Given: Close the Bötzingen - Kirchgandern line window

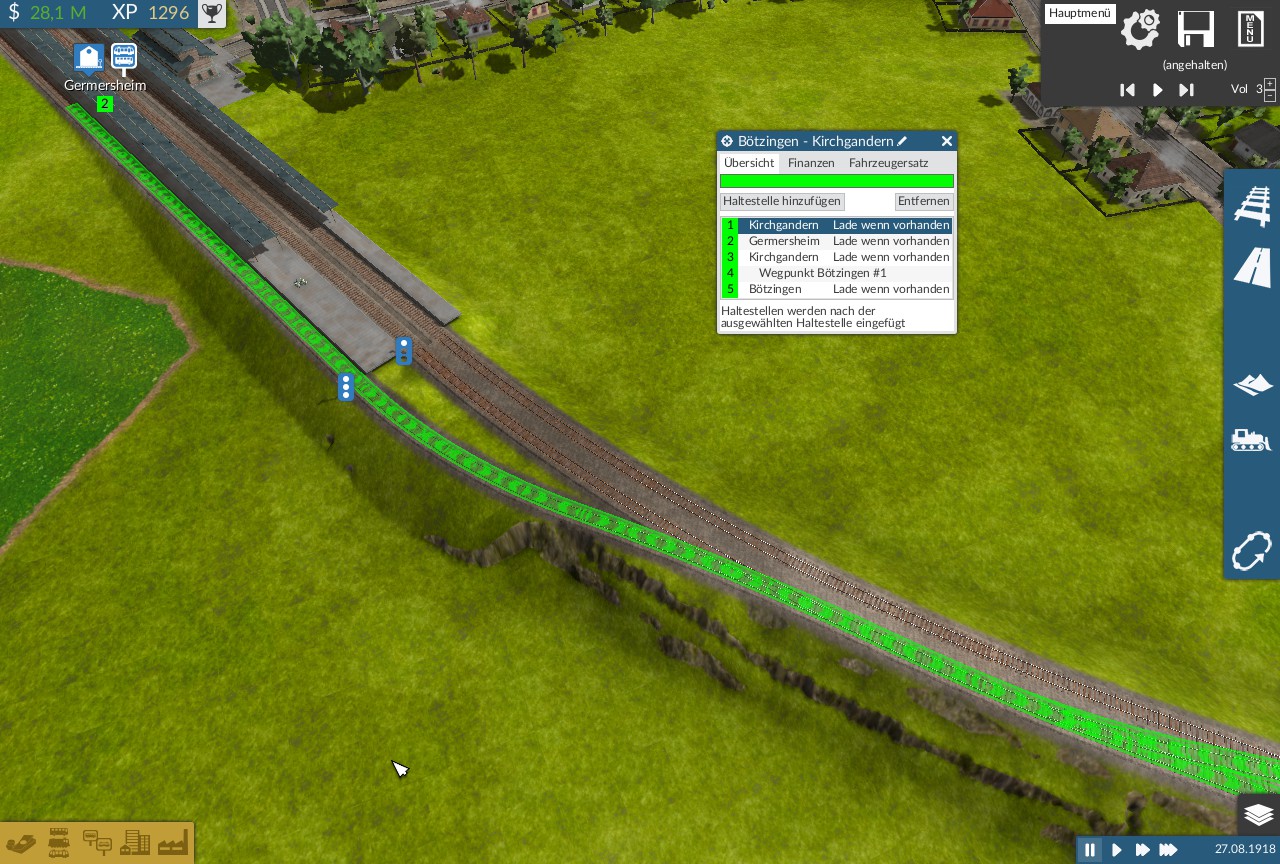Looking at the screenshot, I should (x=946, y=142).
